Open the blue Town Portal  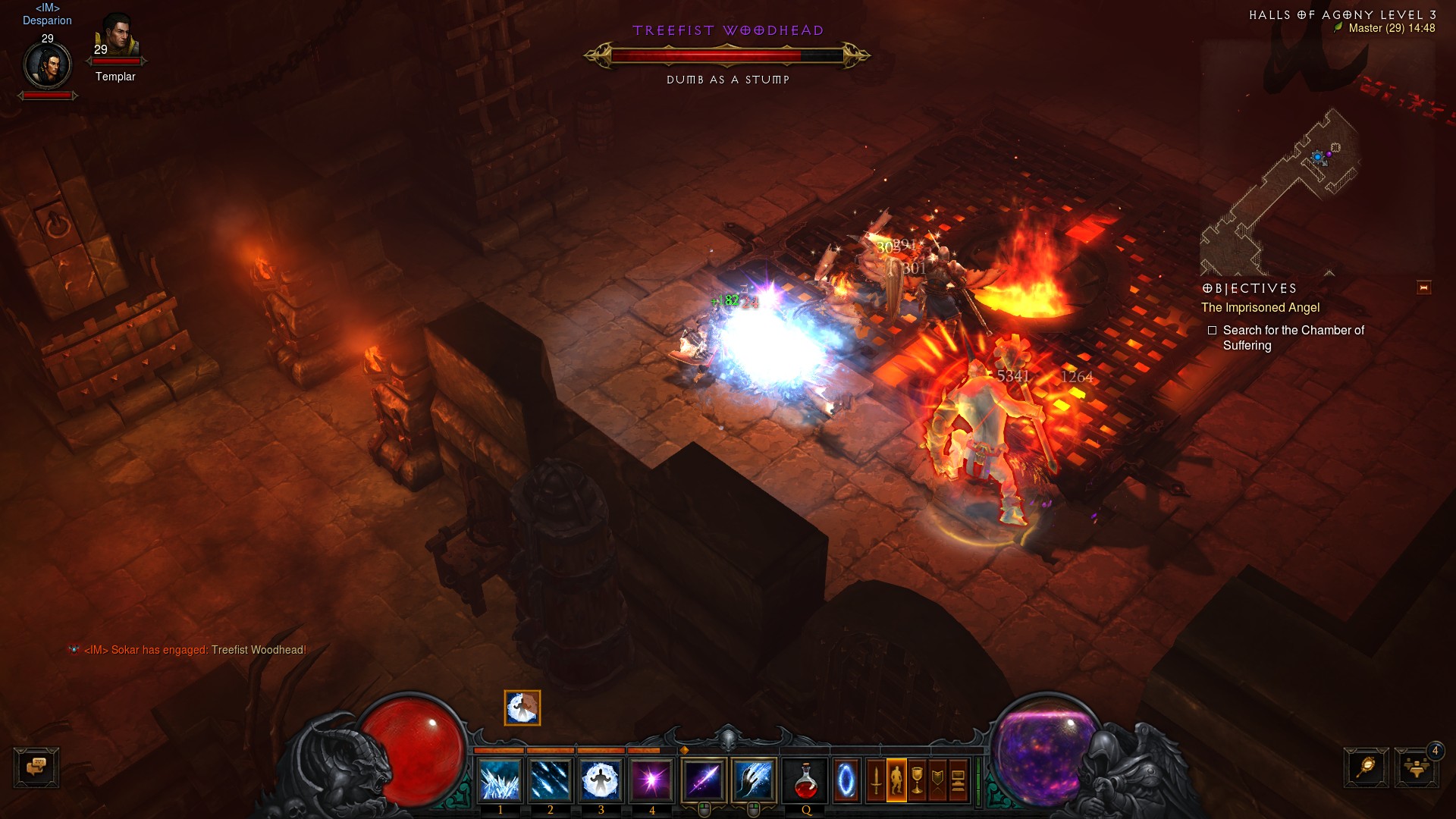(846, 780)
